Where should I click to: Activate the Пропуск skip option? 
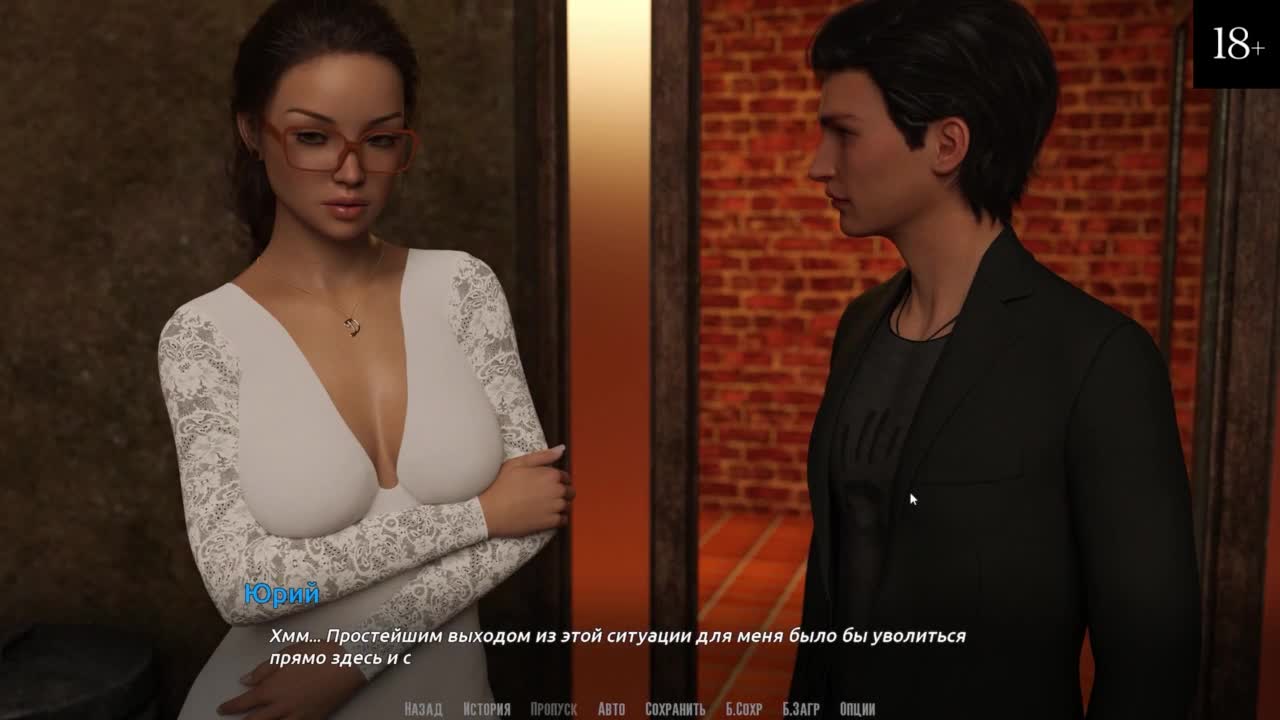pos(554,709)
